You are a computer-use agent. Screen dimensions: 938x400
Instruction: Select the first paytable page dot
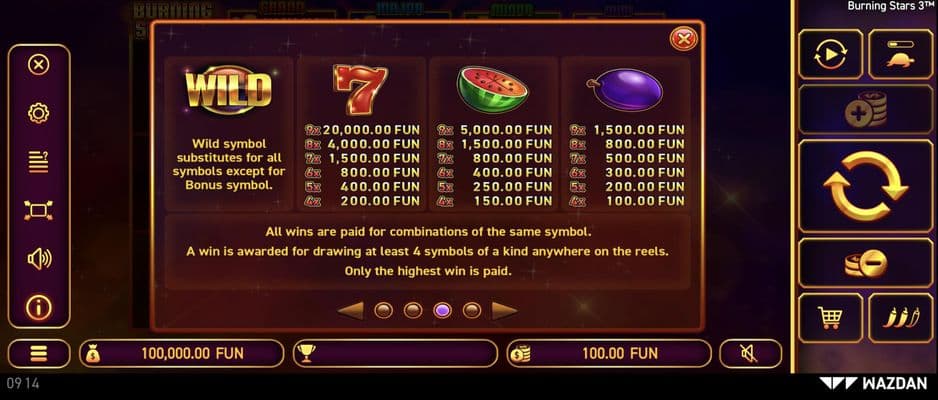(x=383, y=310)
